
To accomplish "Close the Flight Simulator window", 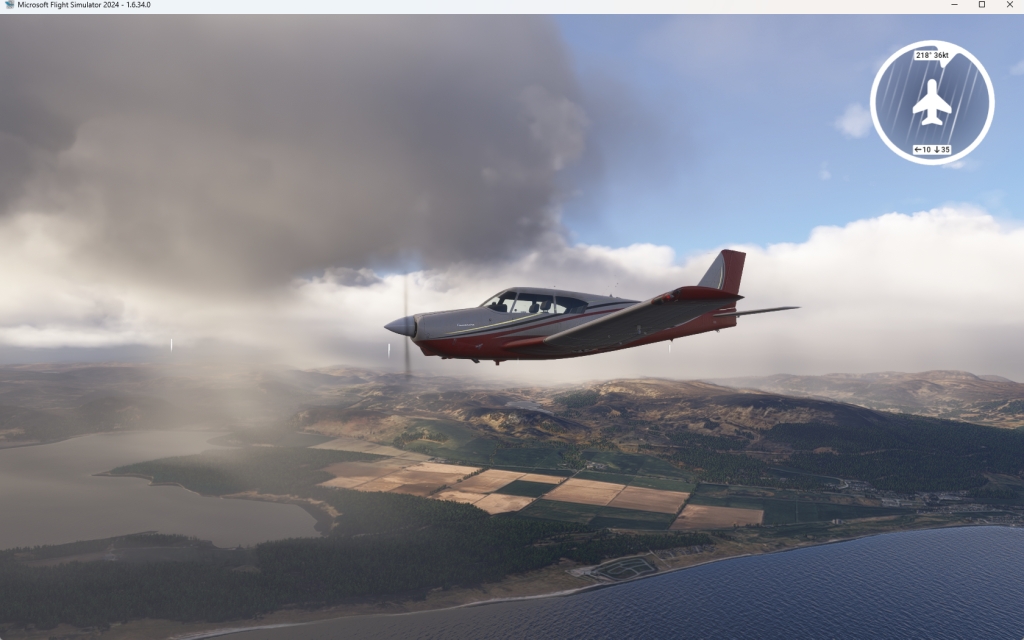I will [x=1010, y=5].
